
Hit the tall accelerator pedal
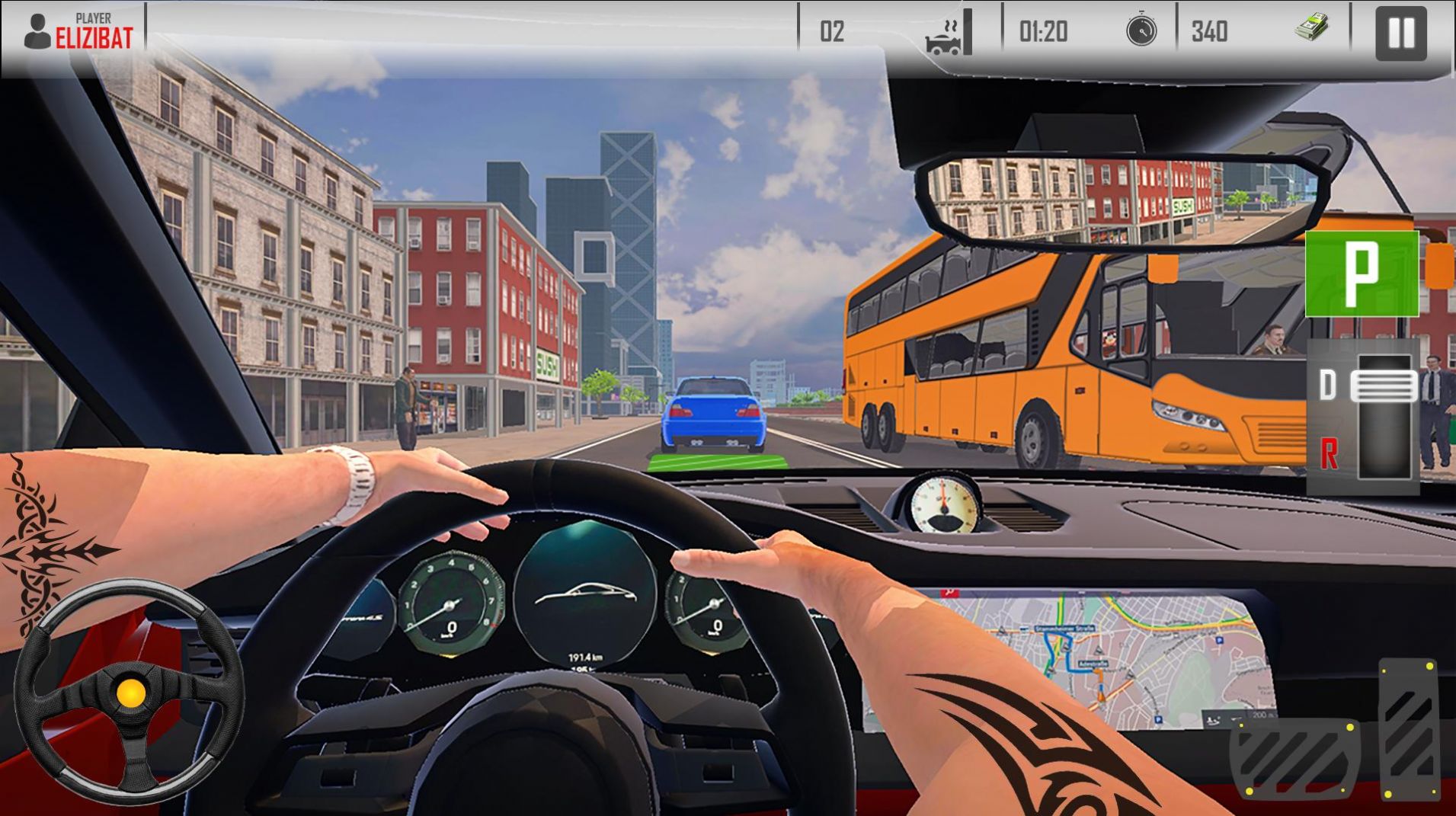pos(1409,728)
